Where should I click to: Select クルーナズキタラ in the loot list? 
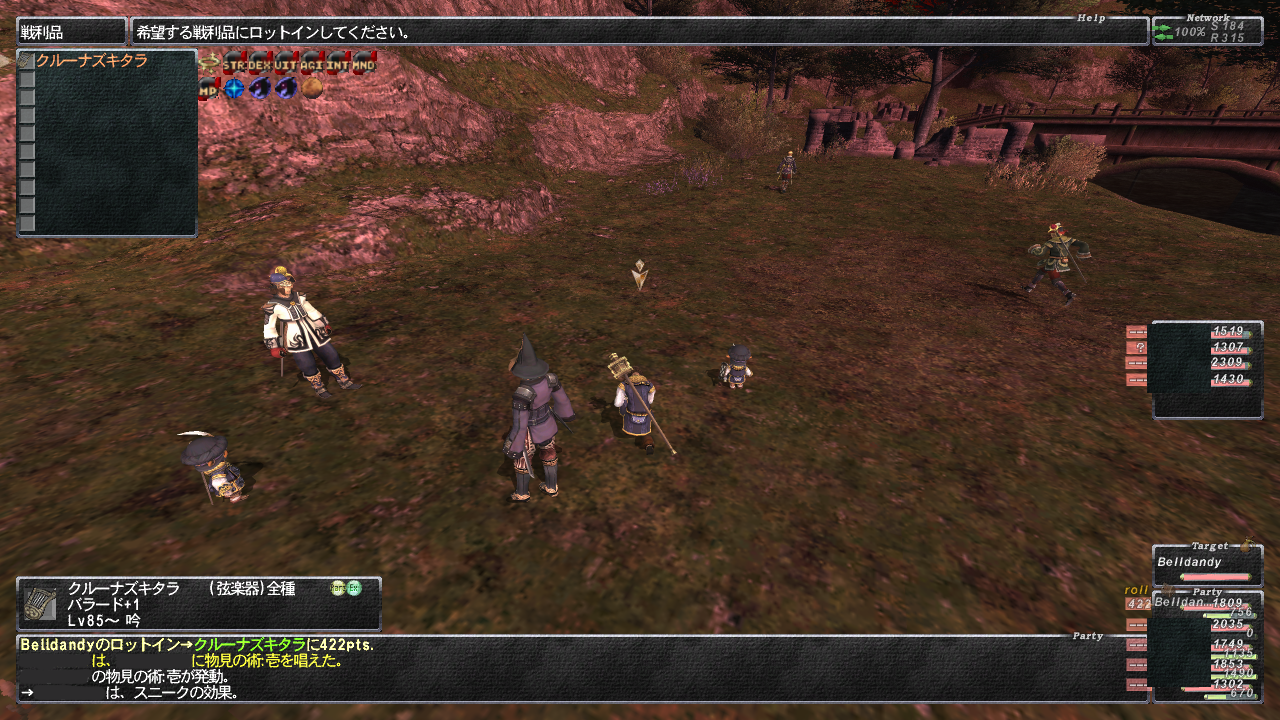(x=92, y=61)
